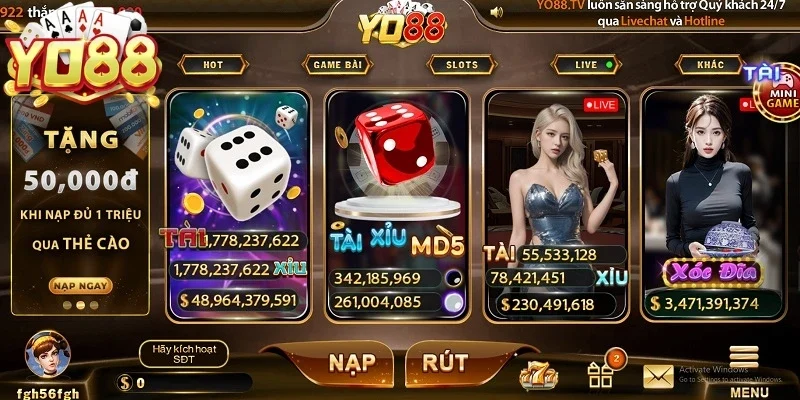Select the SLOTS category tab

point(461,65)
